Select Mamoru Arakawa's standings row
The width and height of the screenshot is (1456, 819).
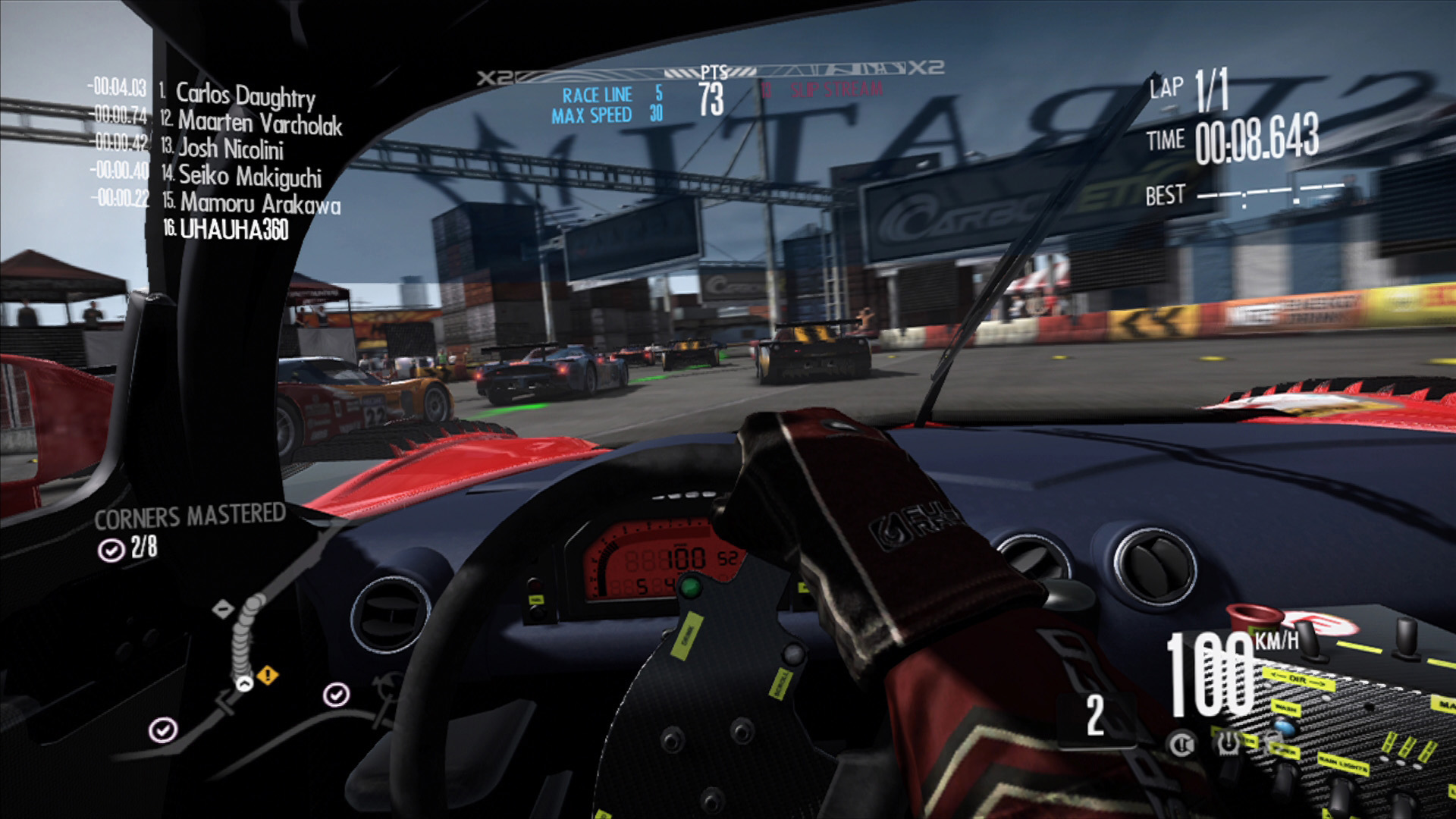click(259, 204)
